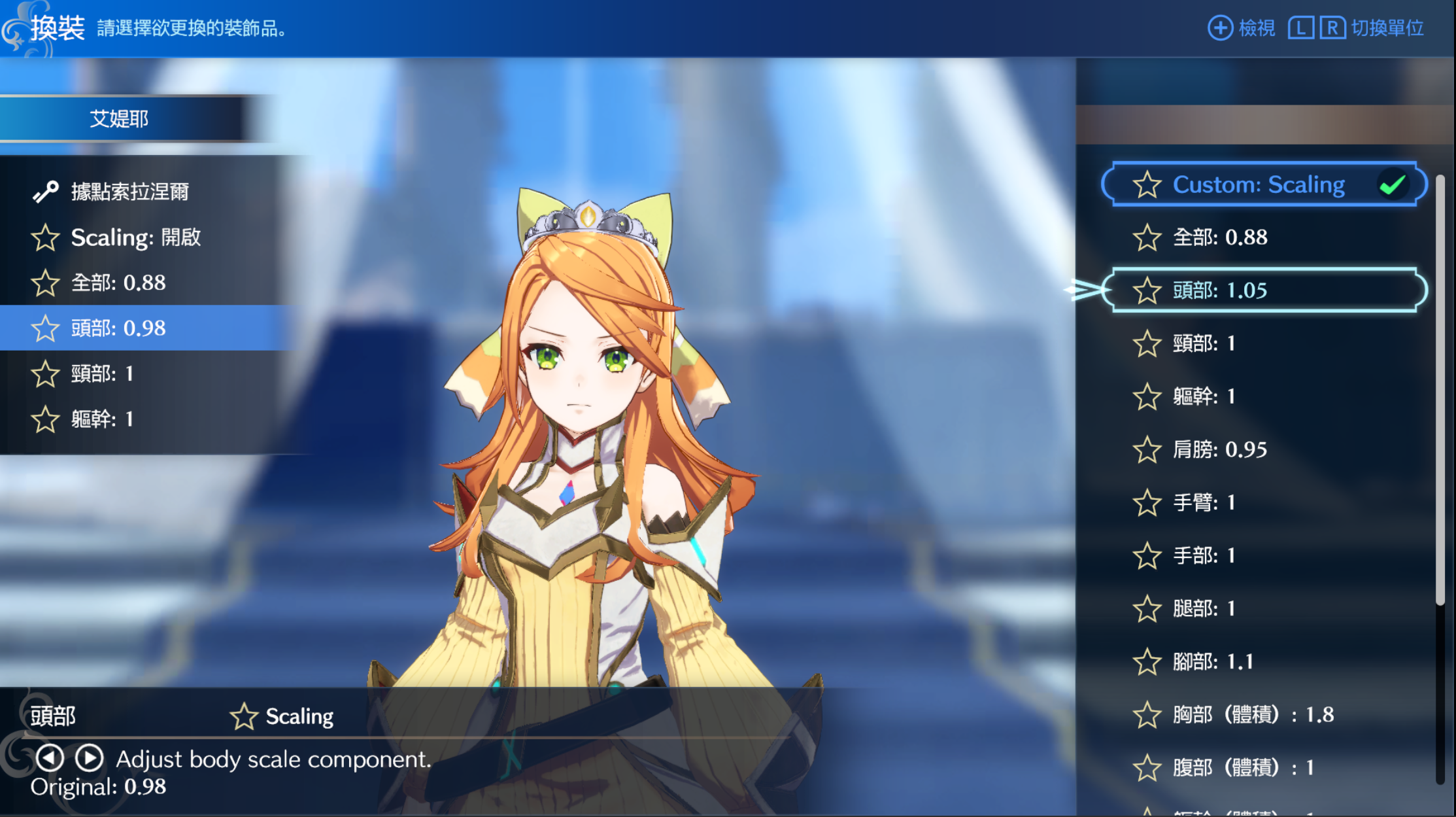Select the 腿部: 1 option

pyautogui.click(x=1203, y=608)
